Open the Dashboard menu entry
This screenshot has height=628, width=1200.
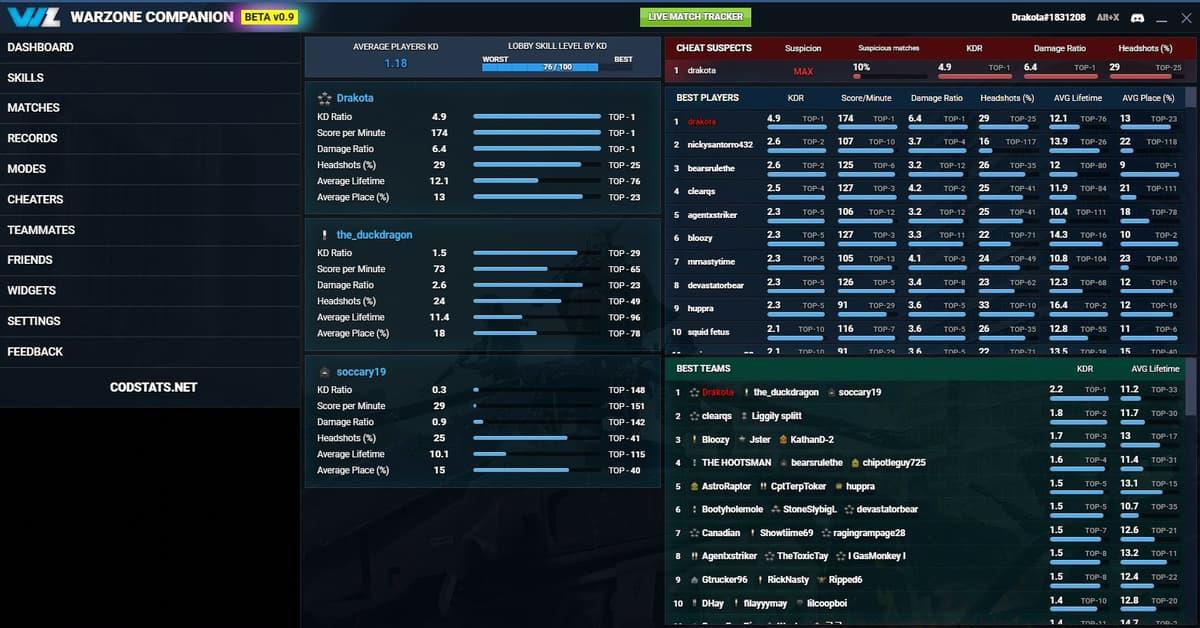pyautogui.click(x=40, y=47)
